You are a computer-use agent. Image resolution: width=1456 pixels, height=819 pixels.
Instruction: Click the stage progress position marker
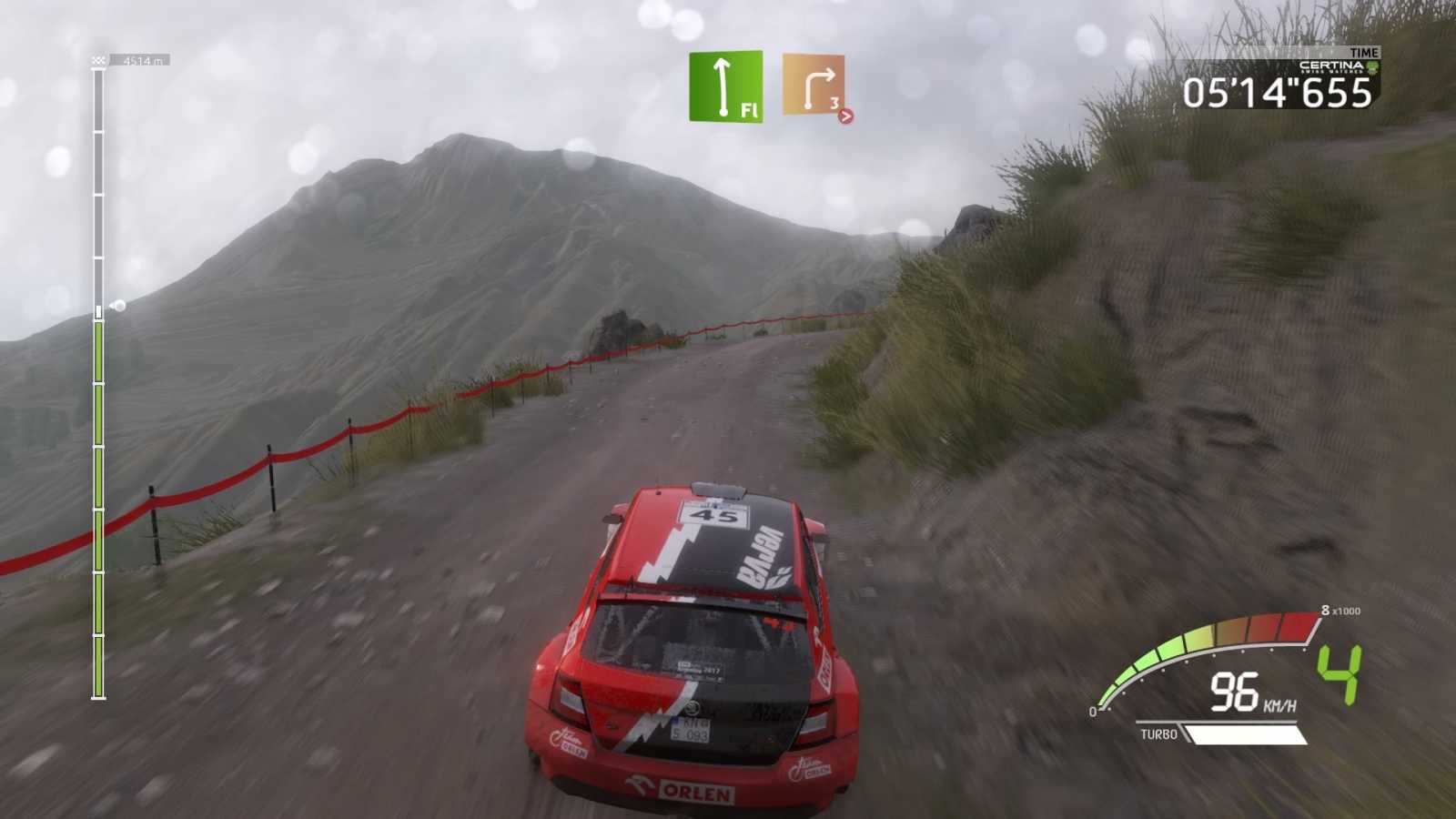pos(117,306)
